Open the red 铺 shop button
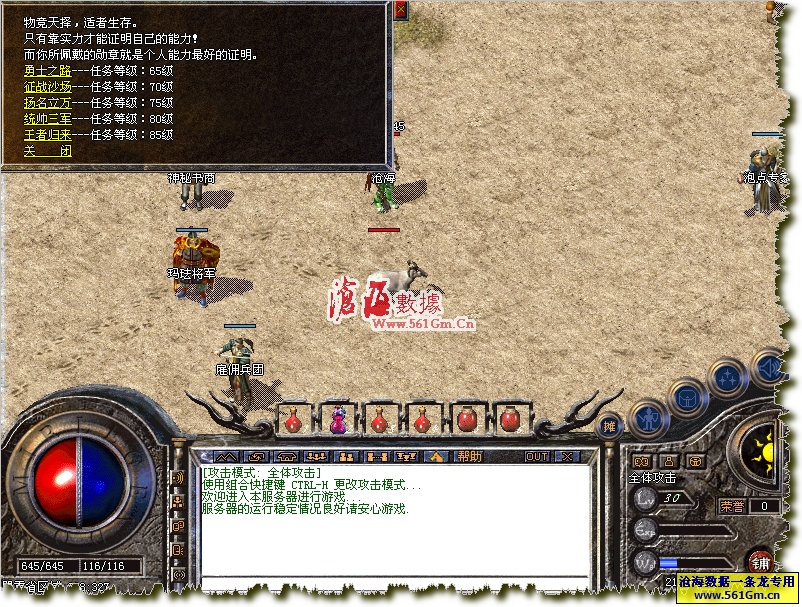Screen dimensions: 802x607 click(760, 561)
